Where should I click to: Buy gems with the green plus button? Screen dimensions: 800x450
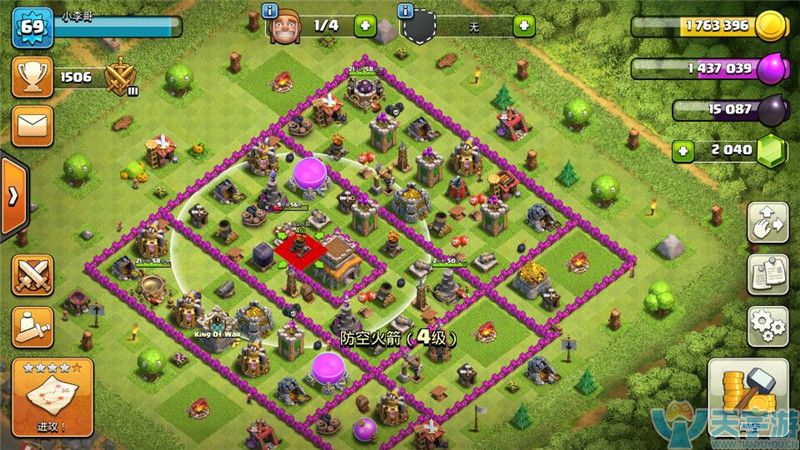(684, 150)
